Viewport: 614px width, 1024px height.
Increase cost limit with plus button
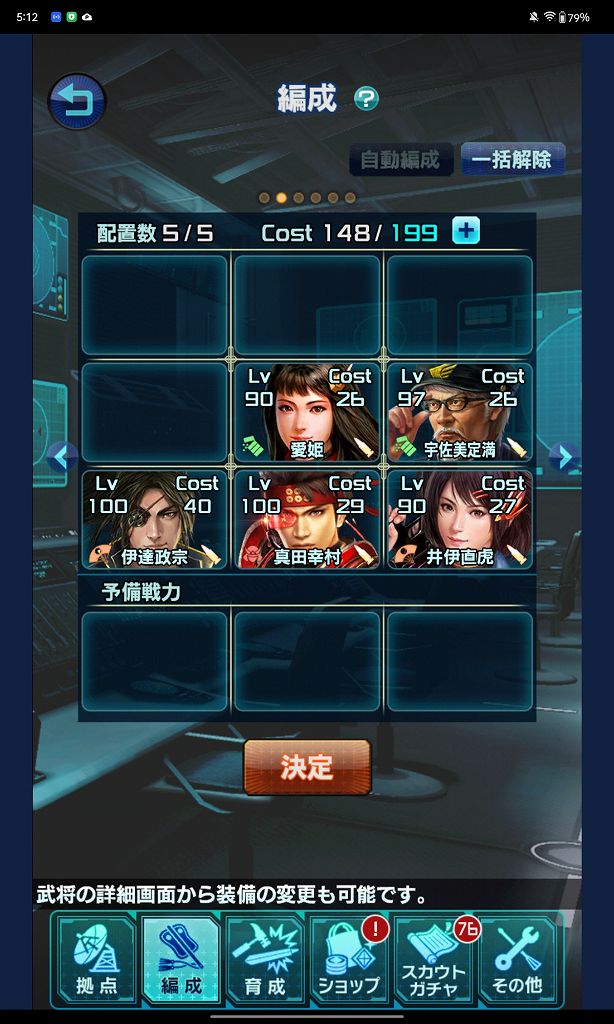point(465,231)
